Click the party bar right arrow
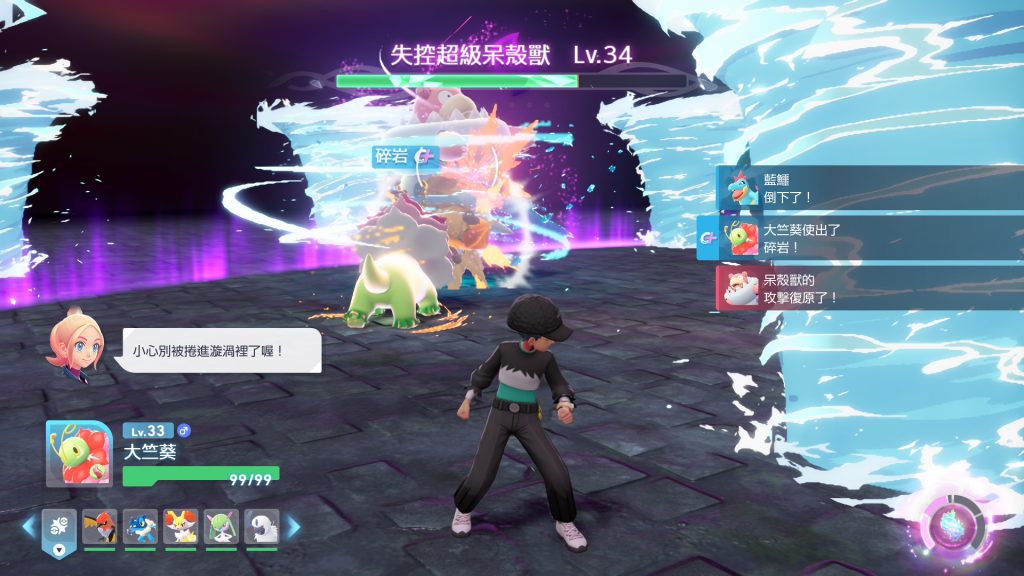Viewport: 1024px width, 576px height. 293,526
